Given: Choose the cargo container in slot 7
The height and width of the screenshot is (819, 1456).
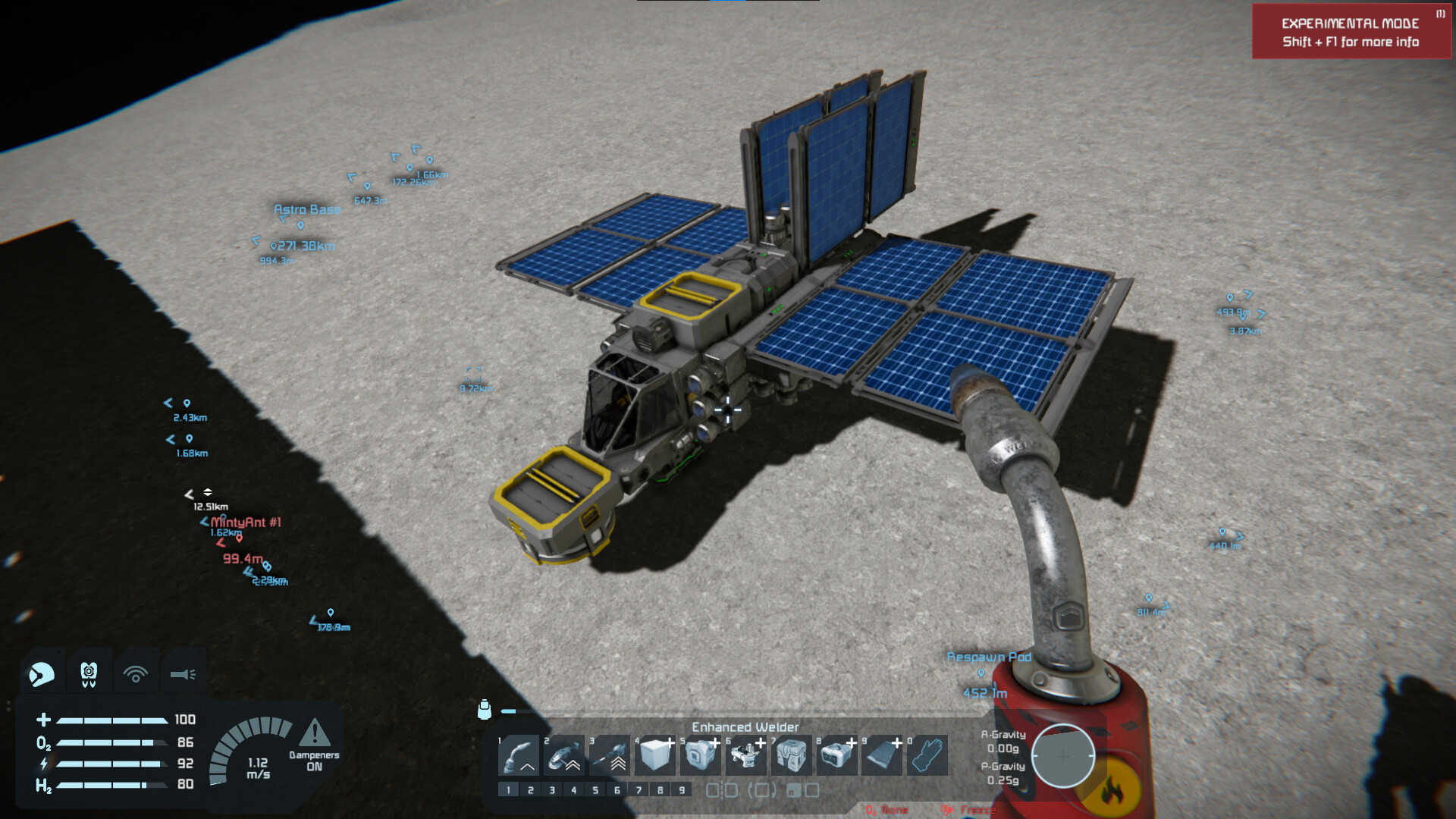Looking at the screenshot, I should pyautogui.click(x=792, y=755).
